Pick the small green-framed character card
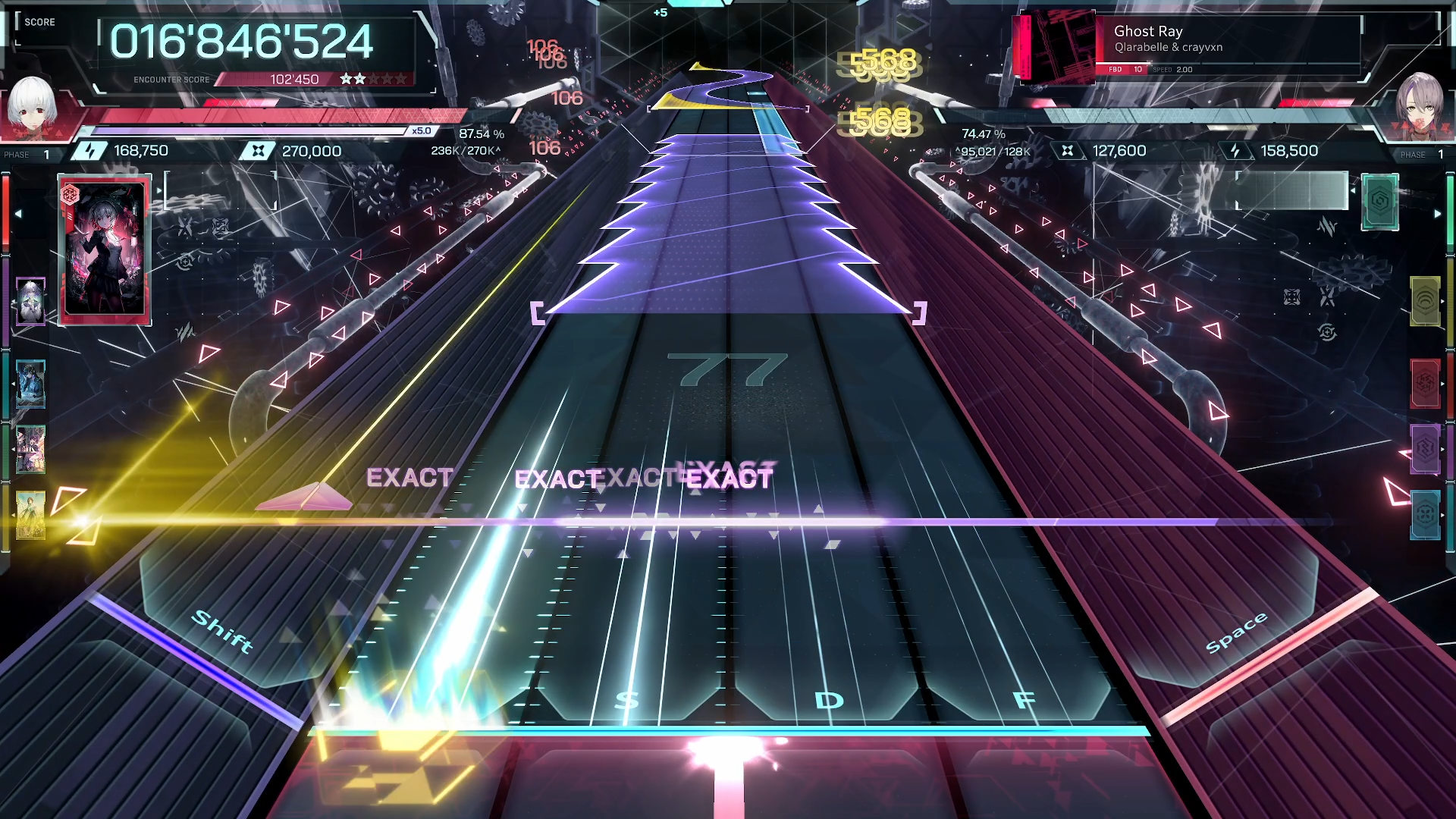 tap(30, 449)
